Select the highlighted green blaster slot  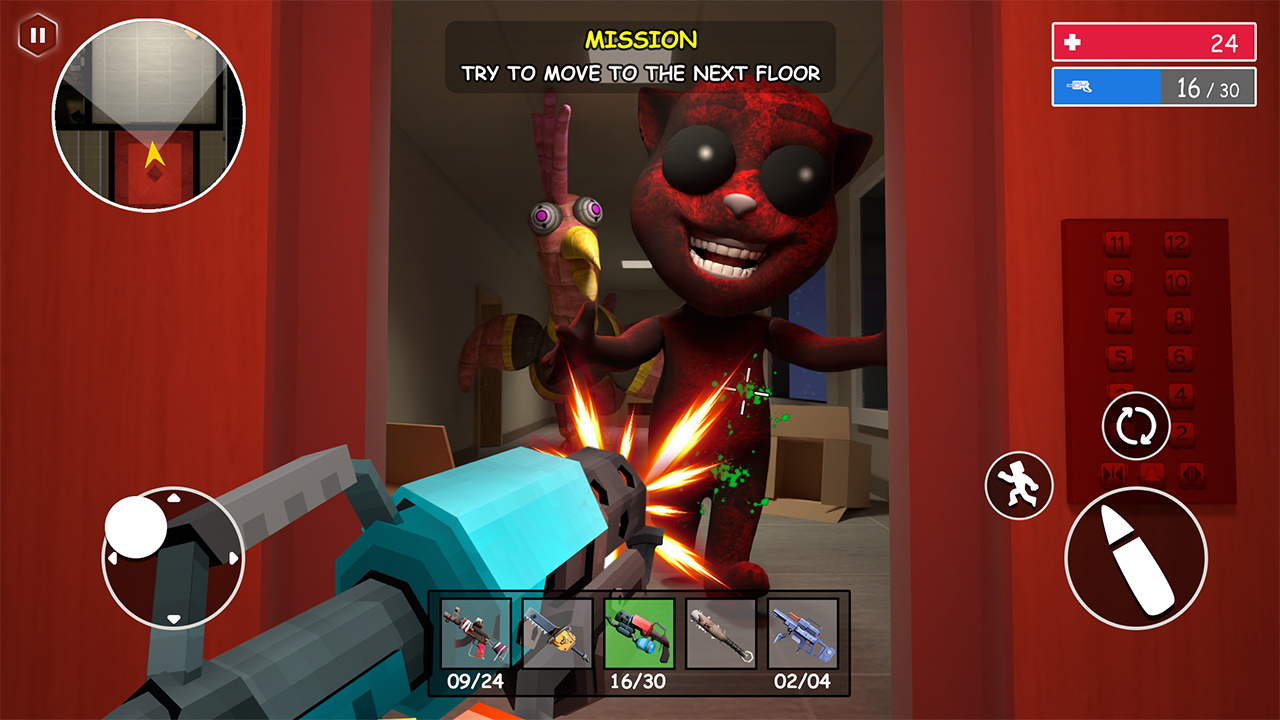click(639, 633)
